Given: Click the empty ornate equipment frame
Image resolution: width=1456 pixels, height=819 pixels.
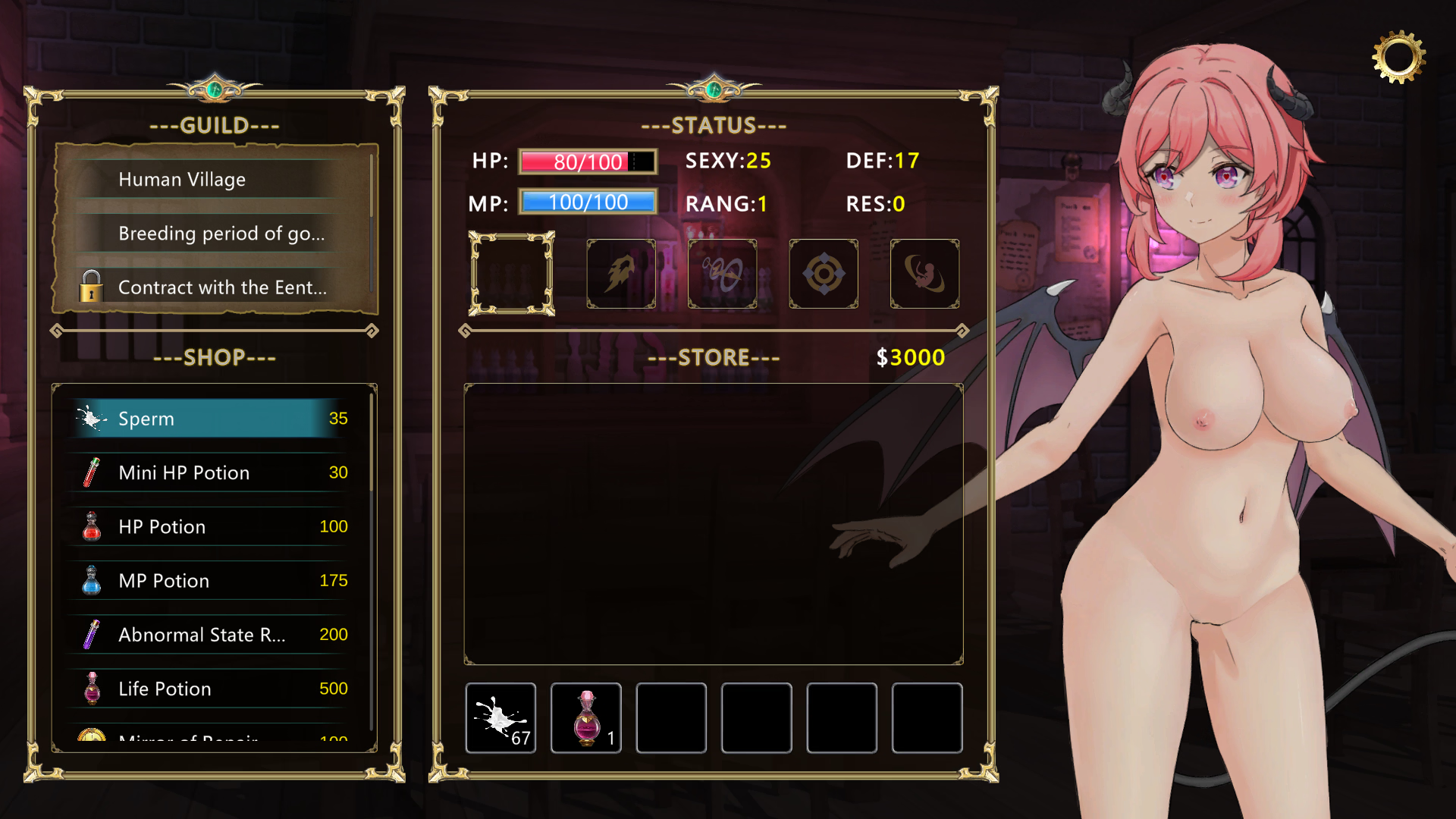Looking at the screenshot, I should 512,274.
